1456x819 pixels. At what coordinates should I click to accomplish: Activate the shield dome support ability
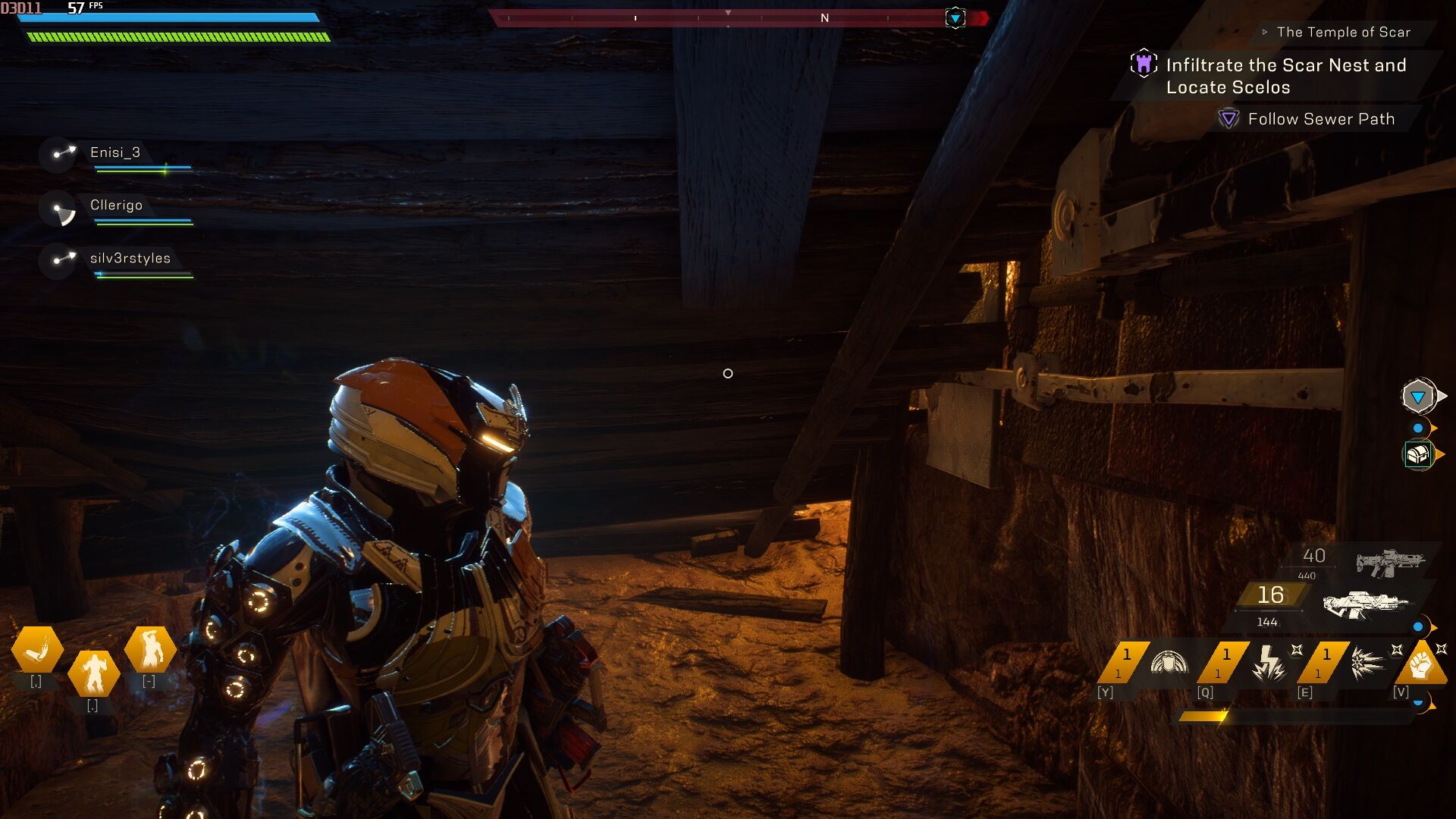coord(1169,662)
